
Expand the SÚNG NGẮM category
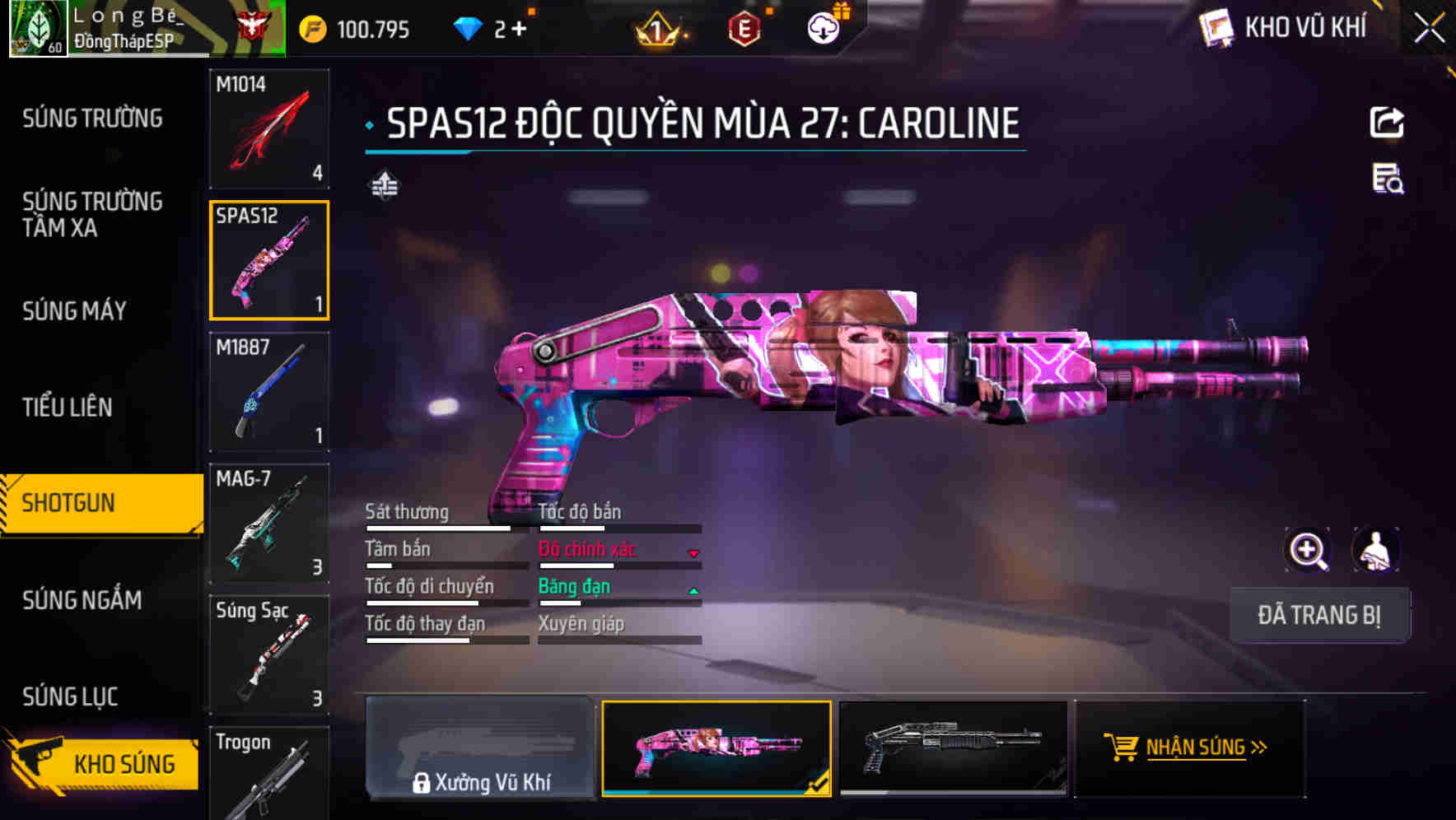tap(82, 601)
